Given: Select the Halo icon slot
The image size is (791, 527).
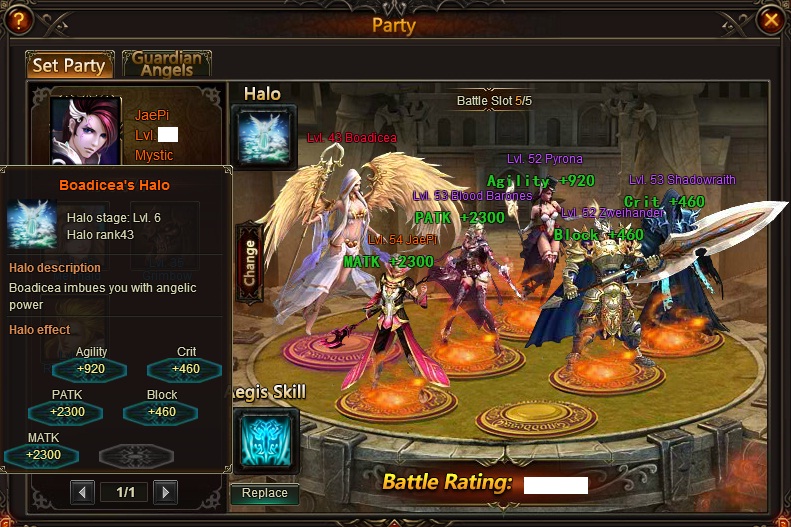Looking at the screenshot, I should [264, 137].
